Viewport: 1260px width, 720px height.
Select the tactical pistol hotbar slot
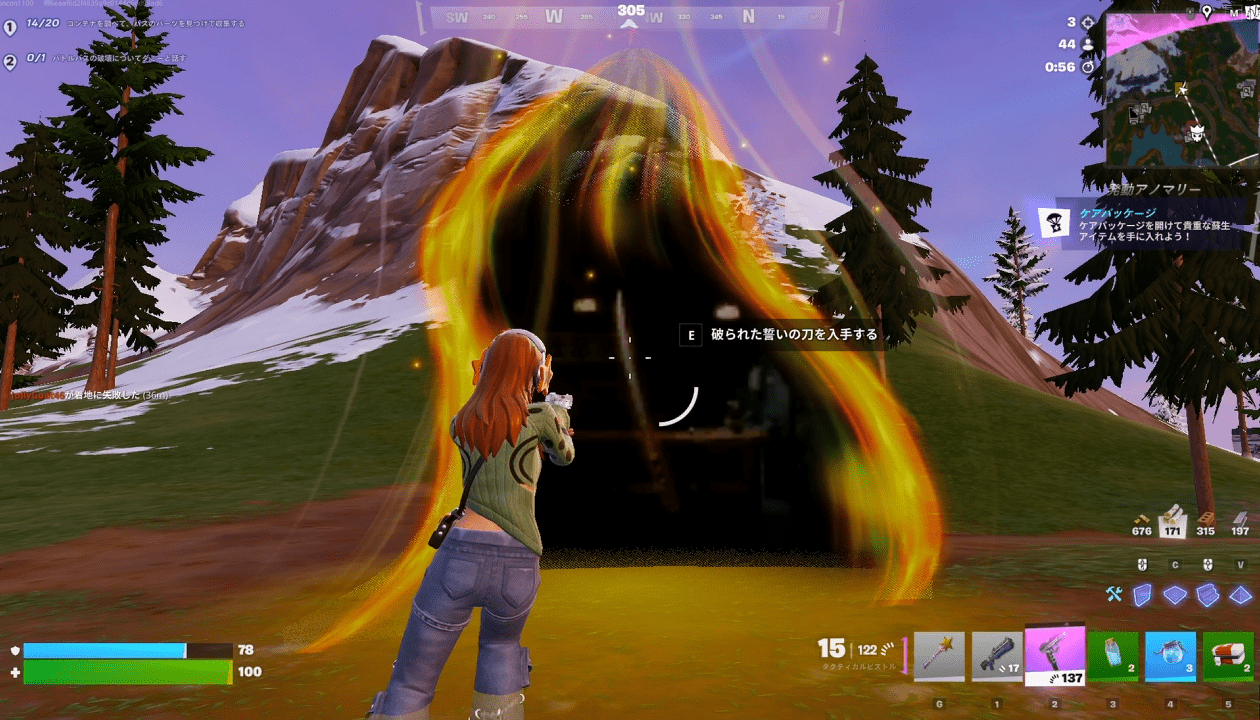[1055, 656]
